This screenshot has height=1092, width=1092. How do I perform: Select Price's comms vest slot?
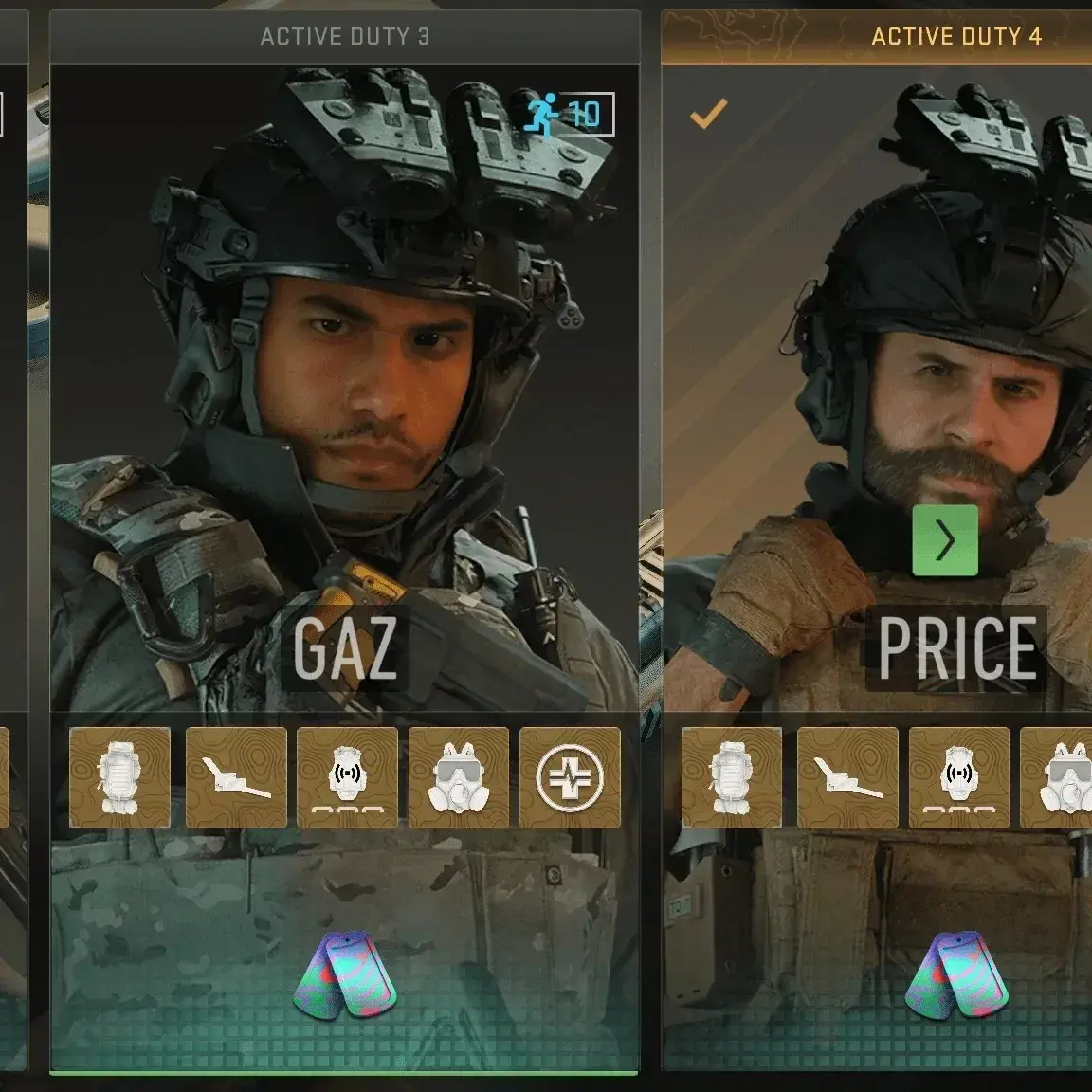[958, 777]
